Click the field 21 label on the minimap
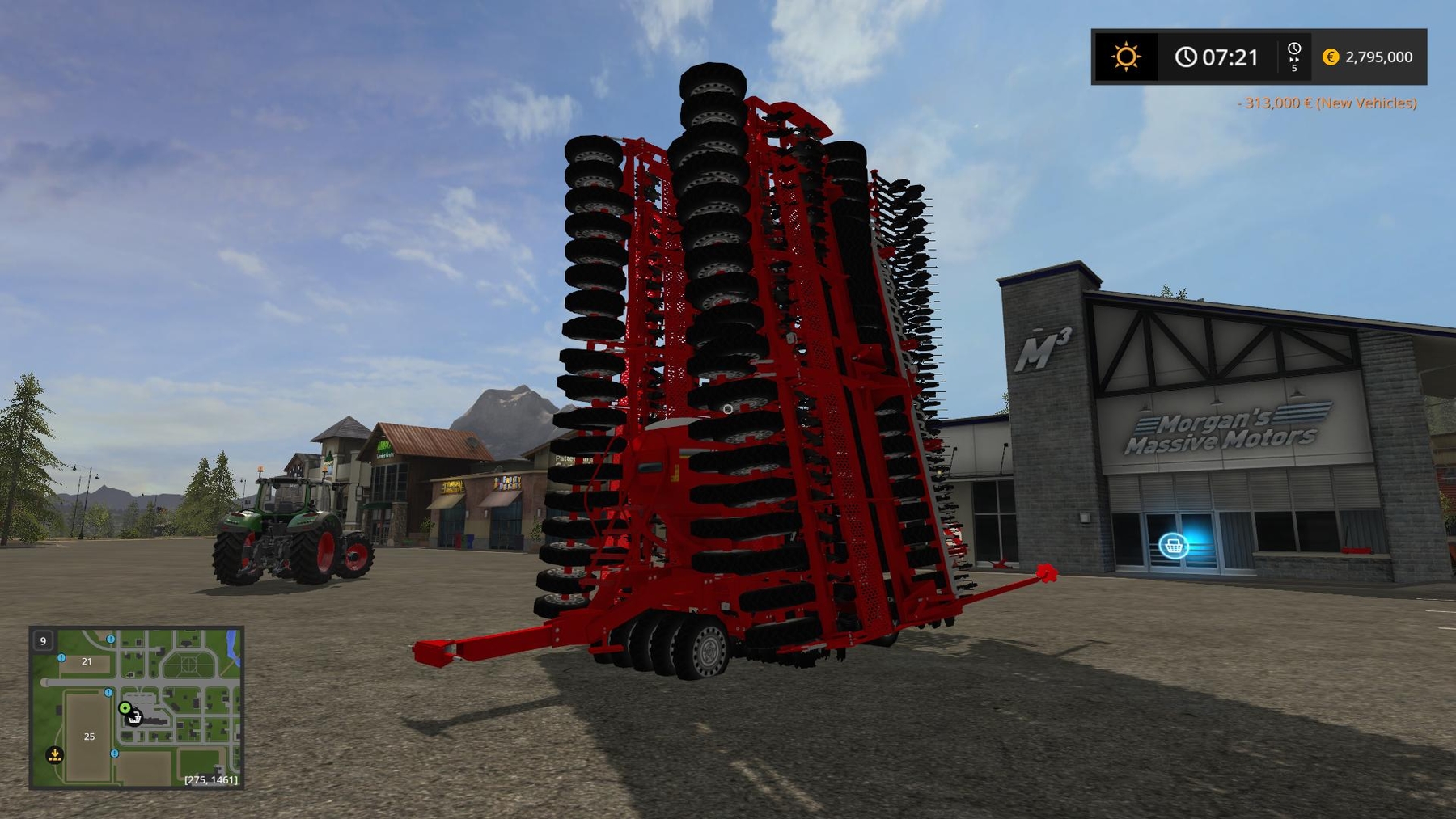The height and width of the screenshot is (819, 1456). (87, 661)
